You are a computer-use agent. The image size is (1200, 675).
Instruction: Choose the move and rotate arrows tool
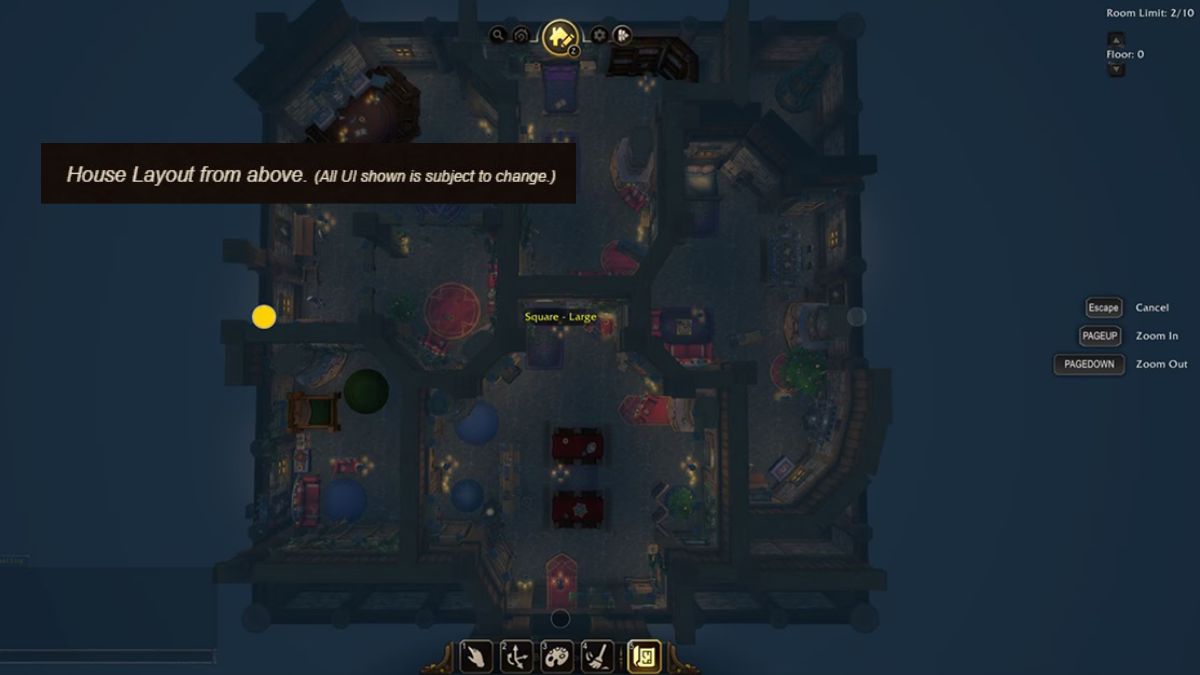516,656
